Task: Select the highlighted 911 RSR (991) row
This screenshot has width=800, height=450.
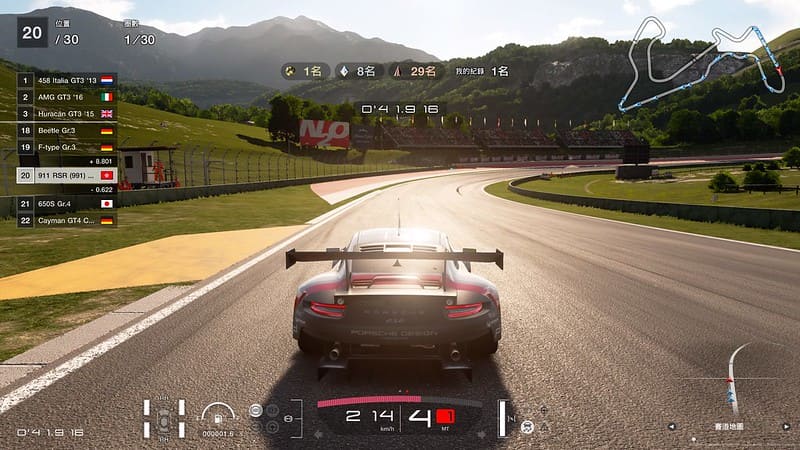Action: tap(67, 175)
